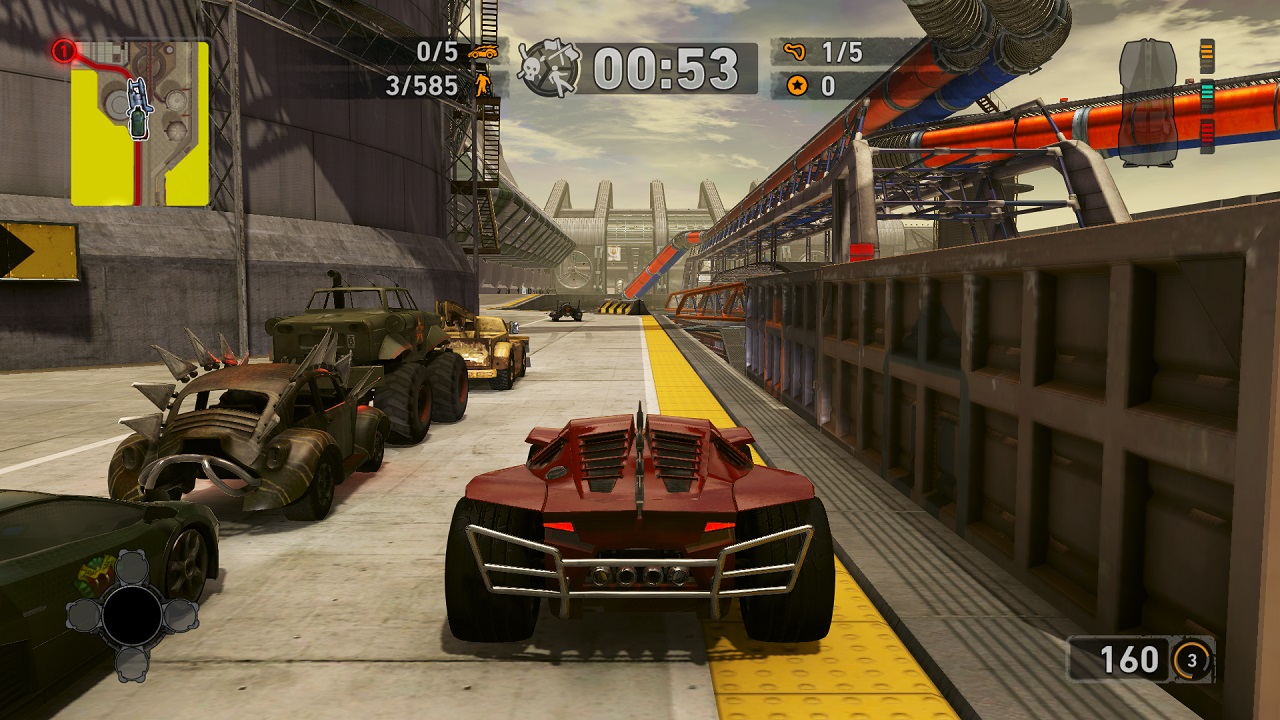Open the yellow track minimap

coord(139,123)
